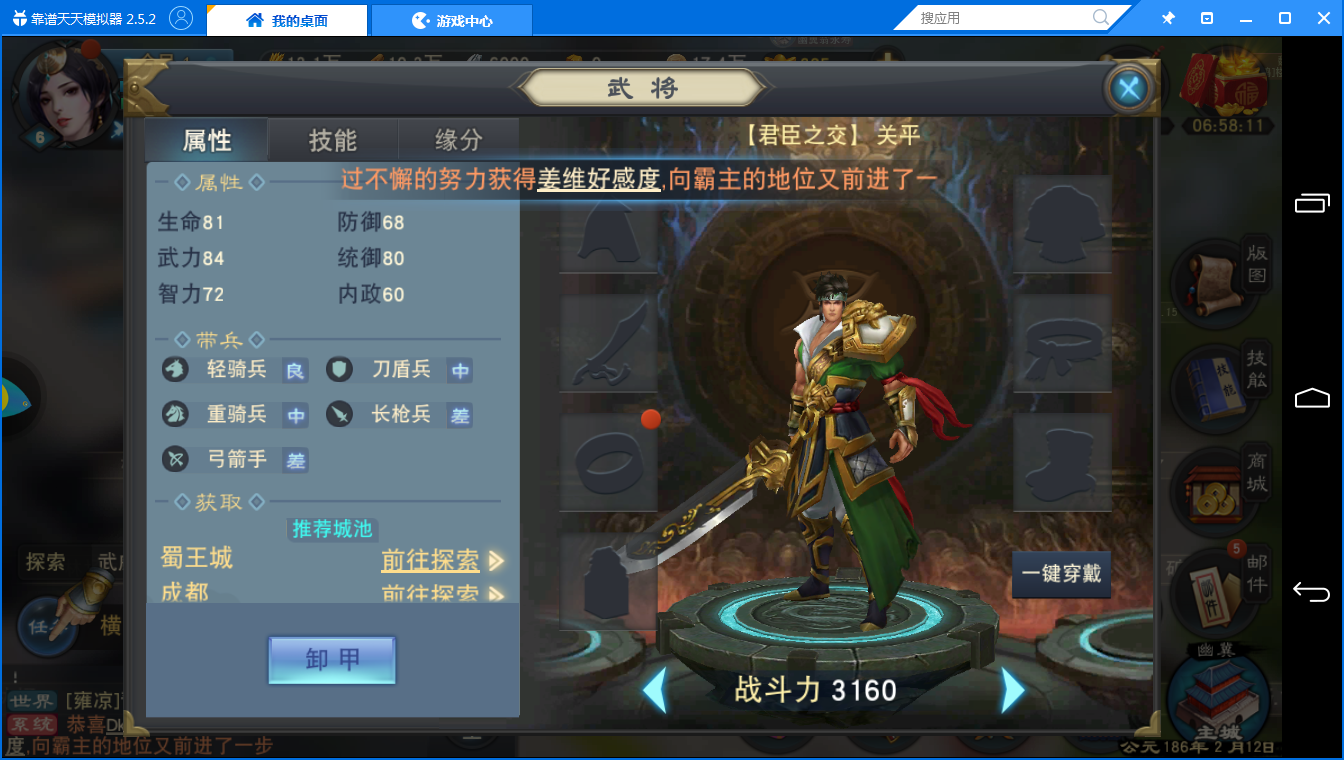The image size is (1344, 760).
Task: Auto-equip with 一键穿戴 button
Action: tap(1061, 575)
